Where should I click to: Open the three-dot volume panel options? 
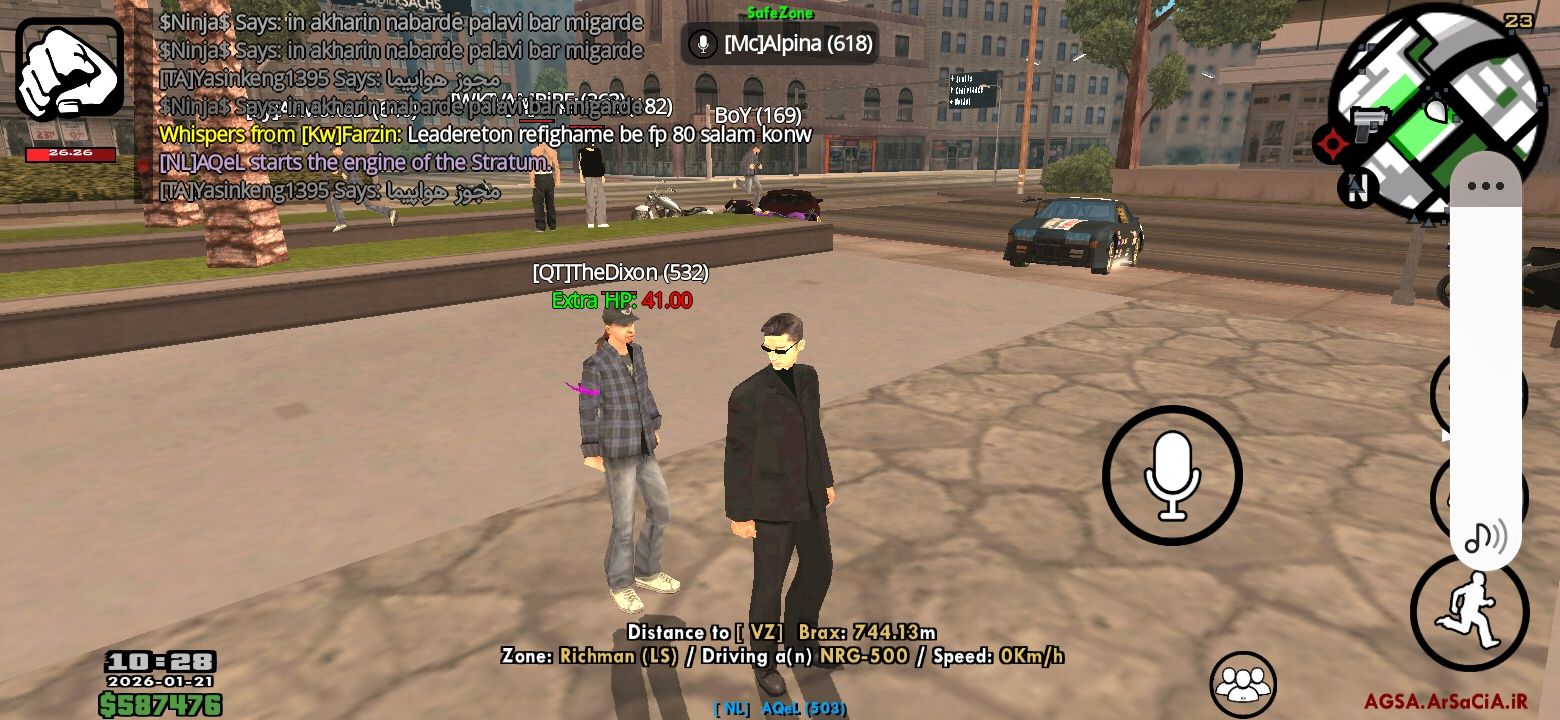(x=1485, y=186)
